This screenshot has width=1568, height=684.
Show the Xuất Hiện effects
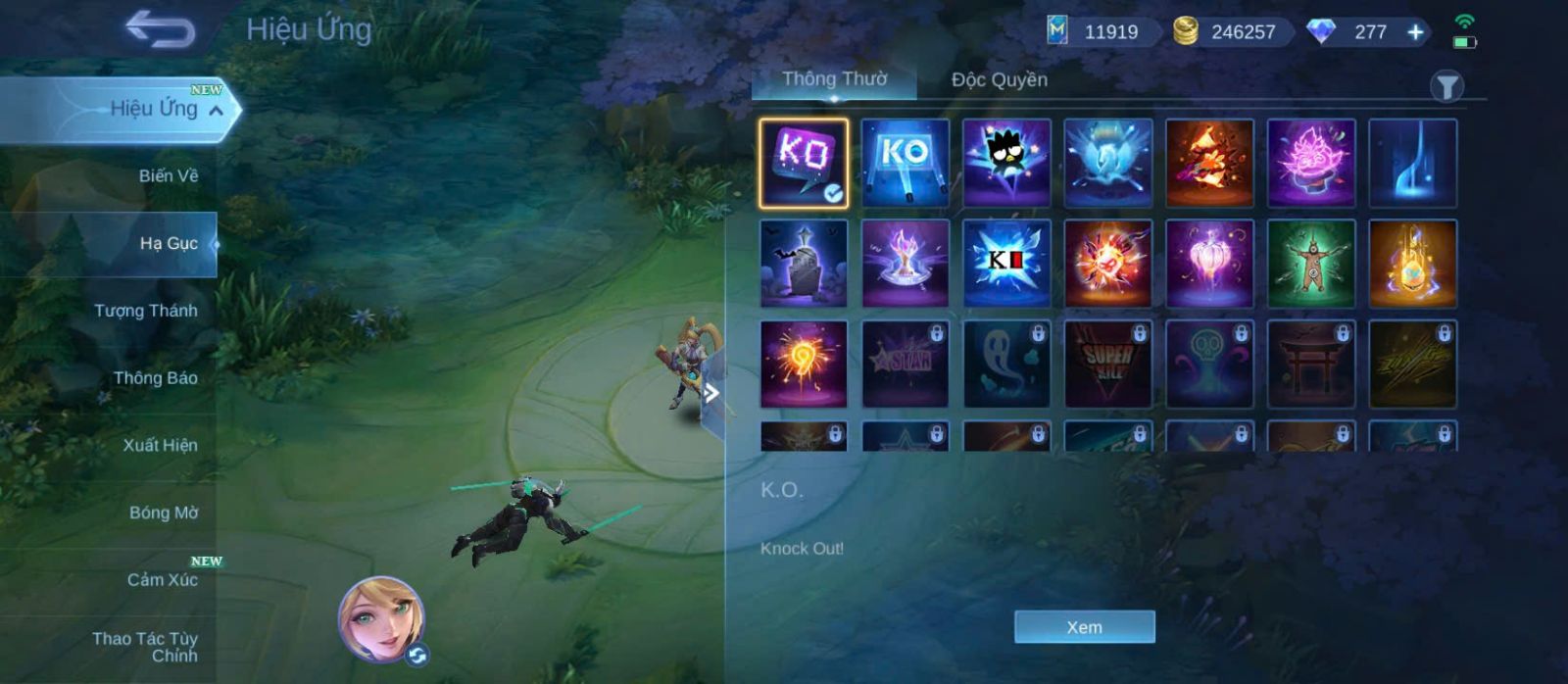(x=160, y=446)
